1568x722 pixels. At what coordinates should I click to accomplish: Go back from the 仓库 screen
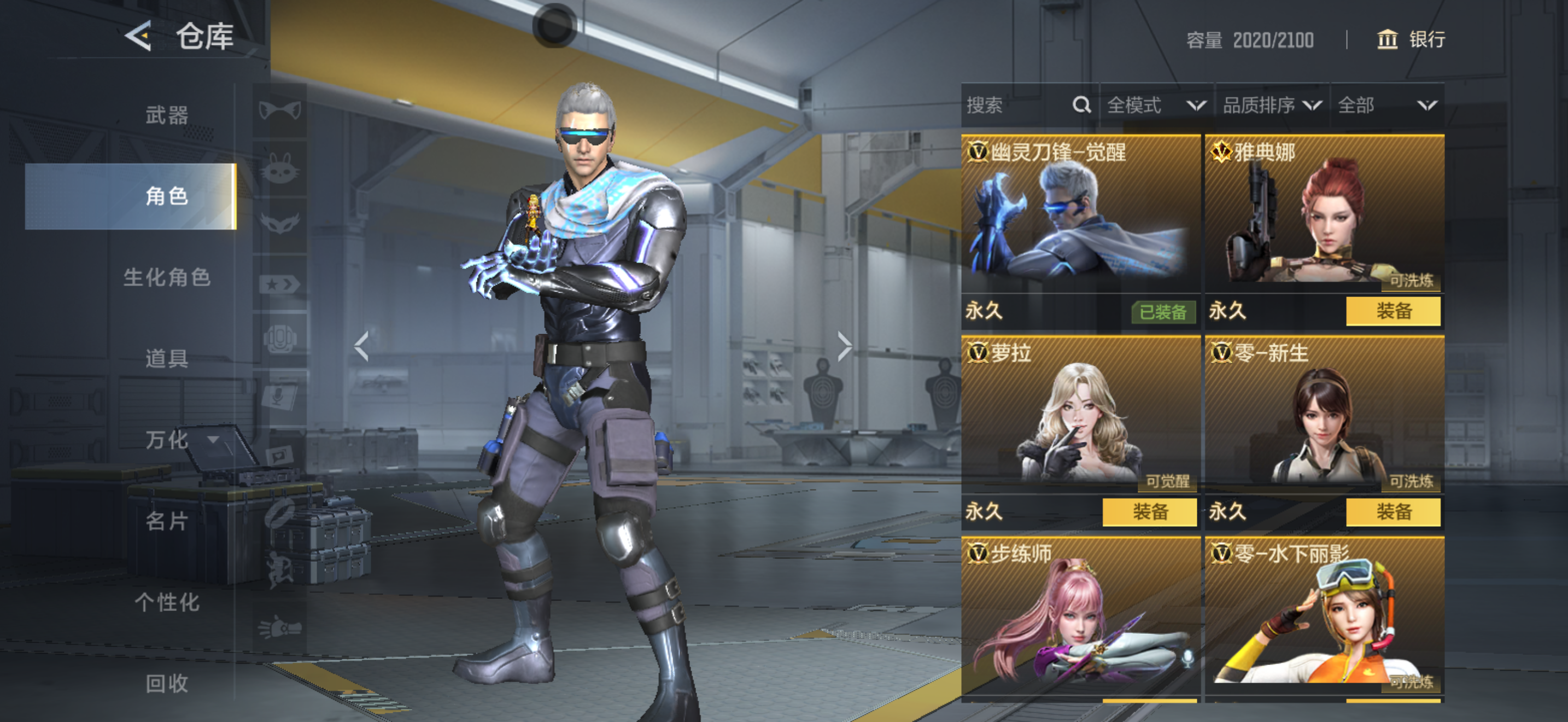[x=138, y=37]
